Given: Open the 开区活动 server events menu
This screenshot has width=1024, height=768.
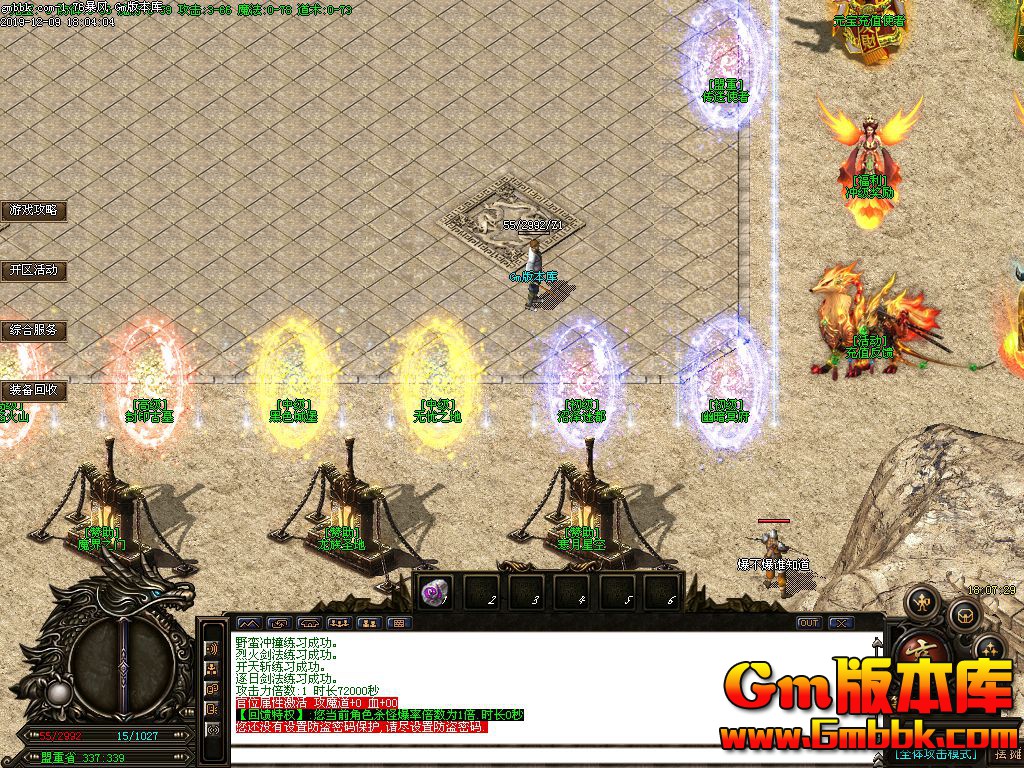Looking at the screenshot, I should pyautogui.click(x=33, y=270).
